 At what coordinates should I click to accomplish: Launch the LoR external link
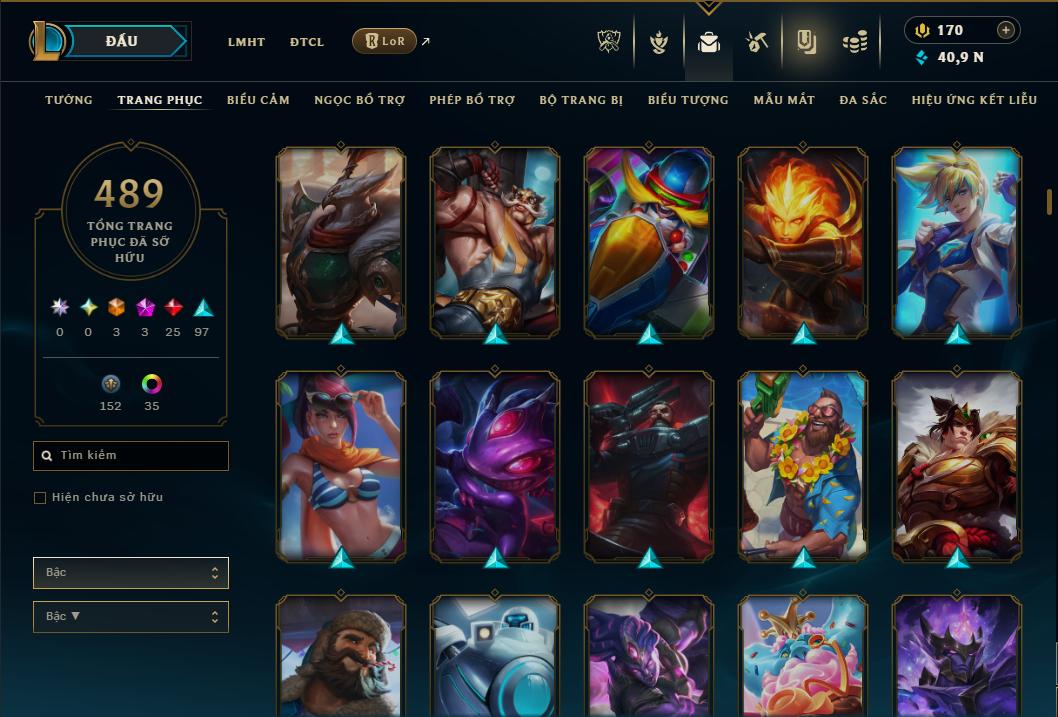pyautogui.click(x=385, y=41)
